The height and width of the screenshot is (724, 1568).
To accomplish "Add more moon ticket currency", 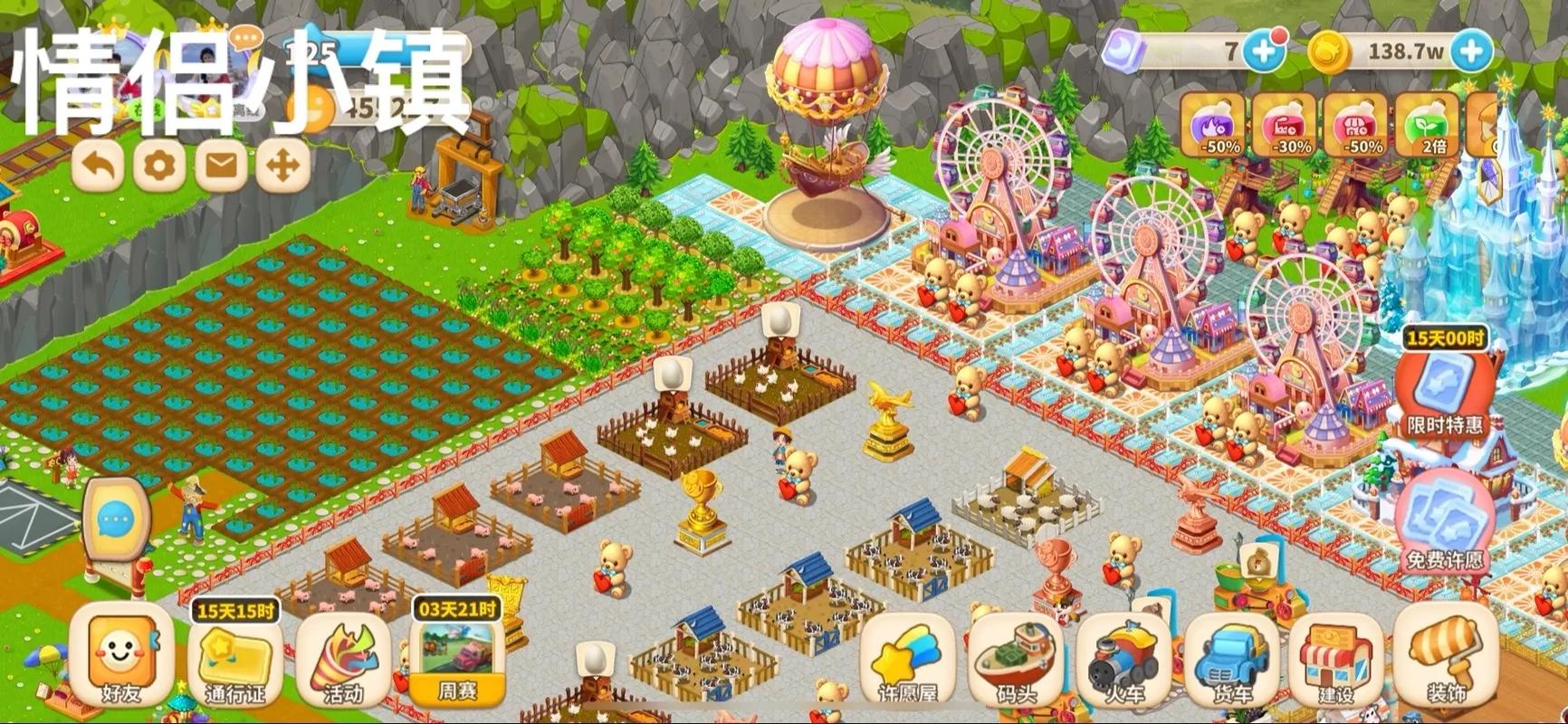I will coord(1264,51).
